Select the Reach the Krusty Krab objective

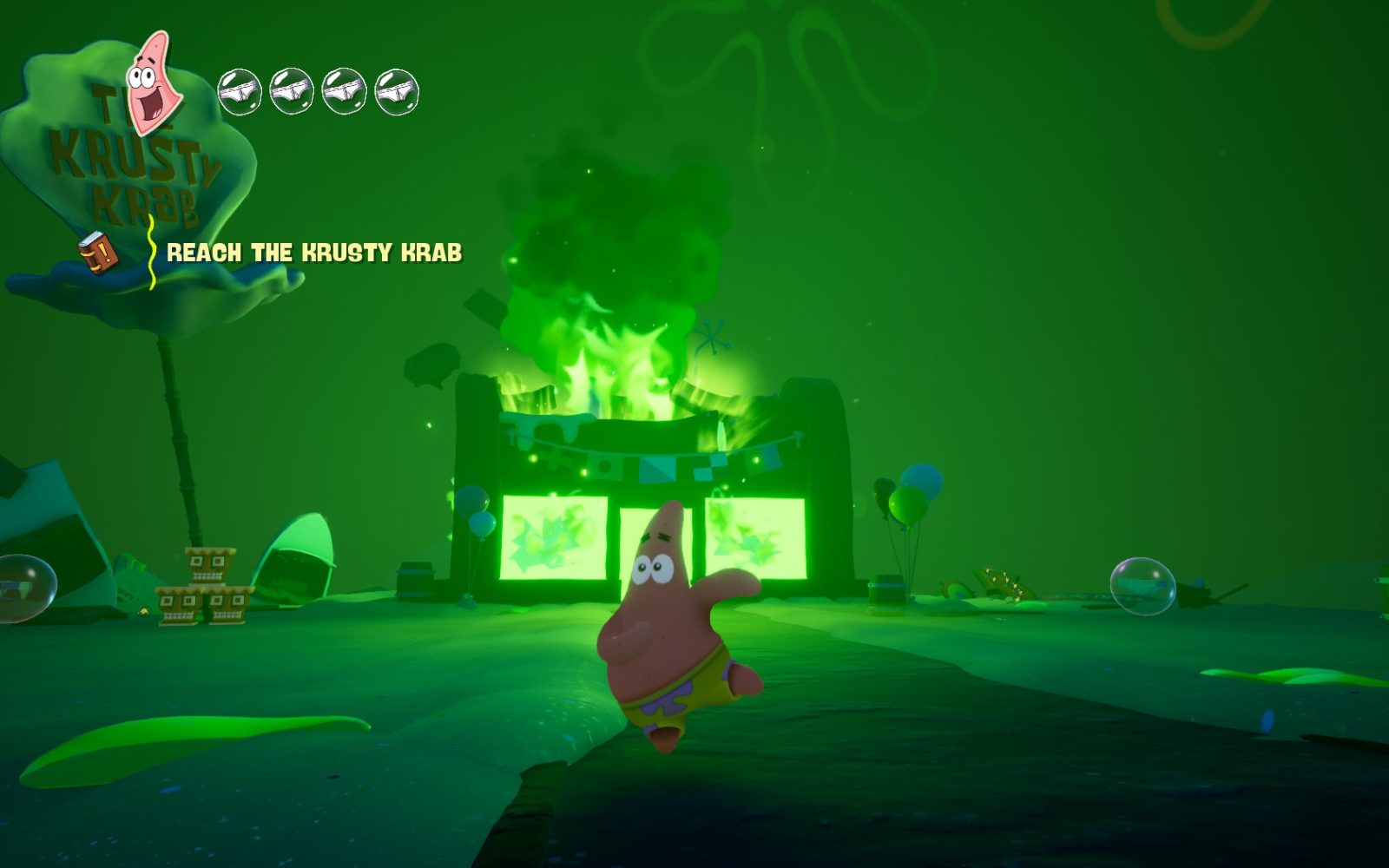click(x=313, y=253)
